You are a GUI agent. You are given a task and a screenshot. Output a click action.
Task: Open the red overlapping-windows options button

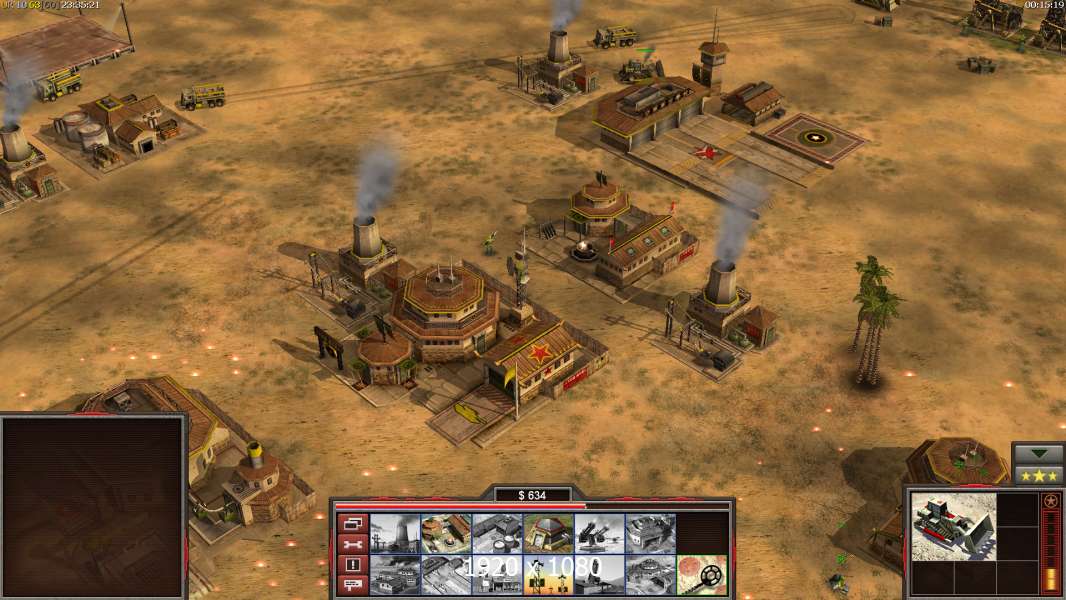[x=352, y=523]
